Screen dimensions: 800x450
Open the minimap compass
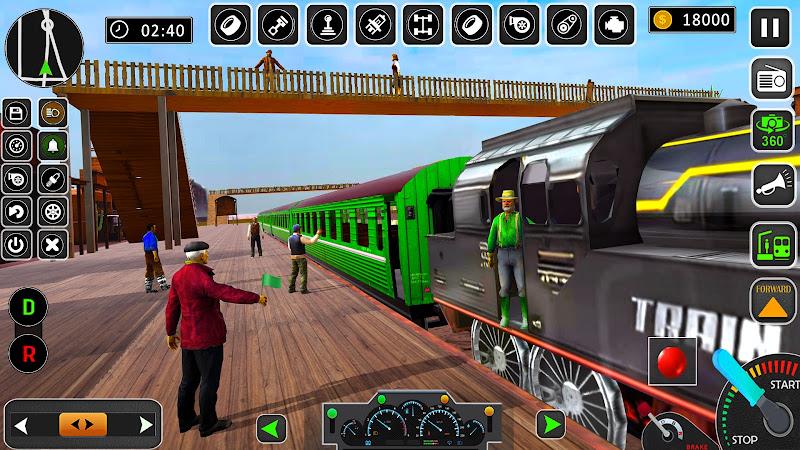pos(45,46)
